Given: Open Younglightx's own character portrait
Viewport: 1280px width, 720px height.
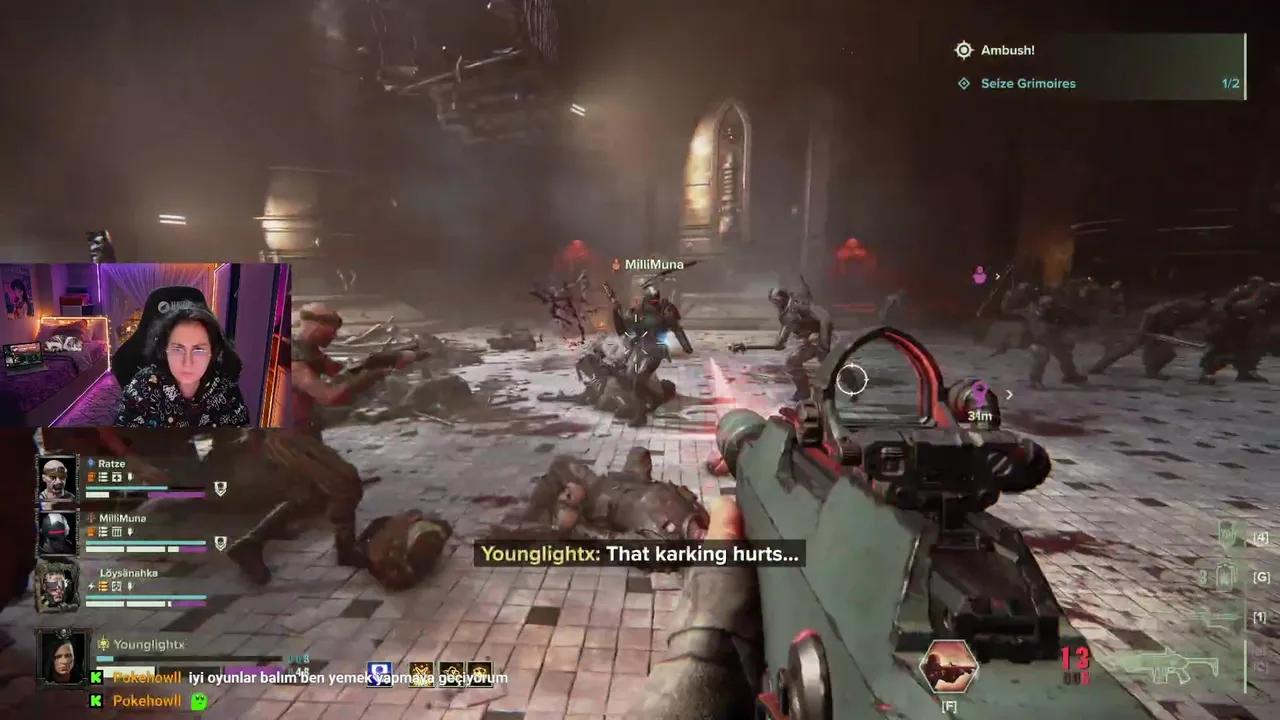Looking at the screenshot, I should click(62, 656).
